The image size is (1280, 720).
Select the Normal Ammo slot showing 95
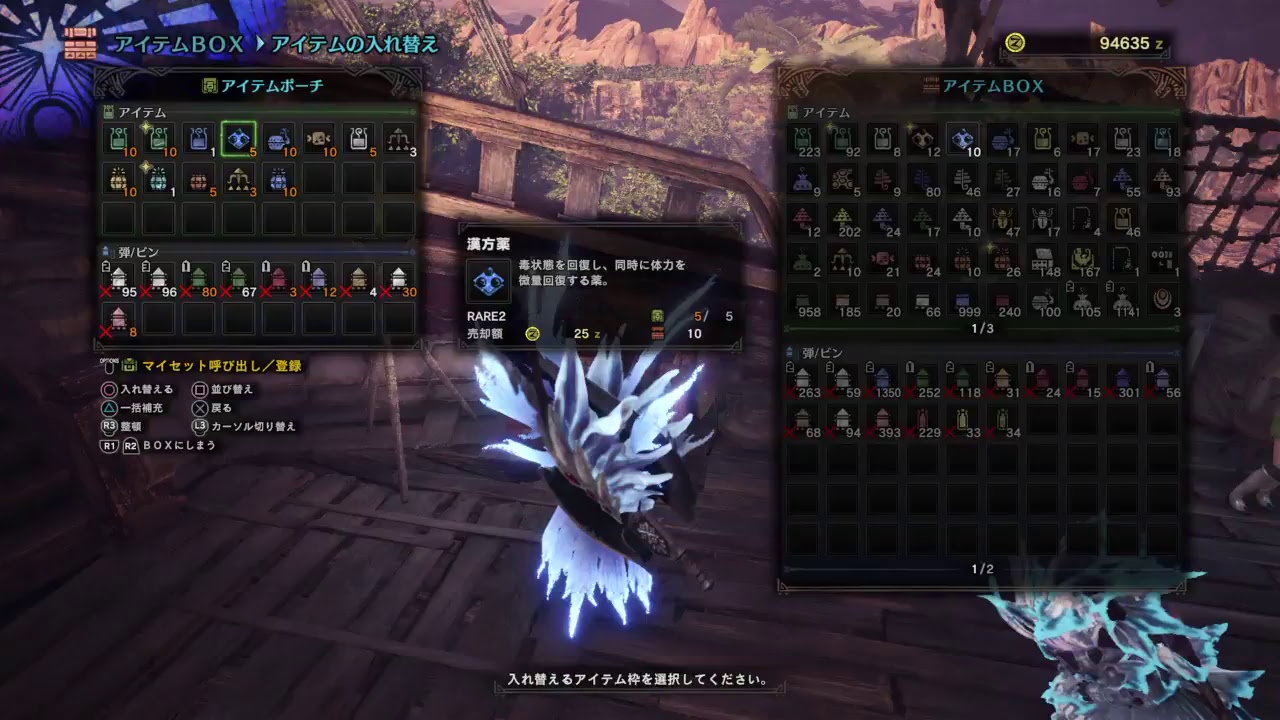pyautogui.click(x=118, y=278)
